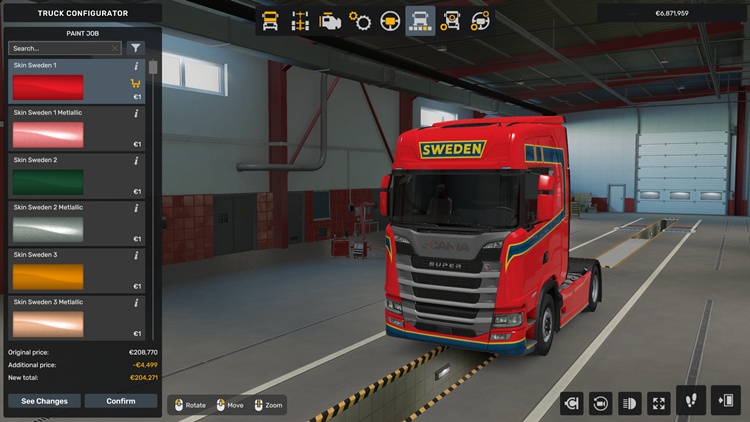The height and width of the screenshot is (422, 750).
Task: Open the engine configuration tab
Action: (329, 20)
